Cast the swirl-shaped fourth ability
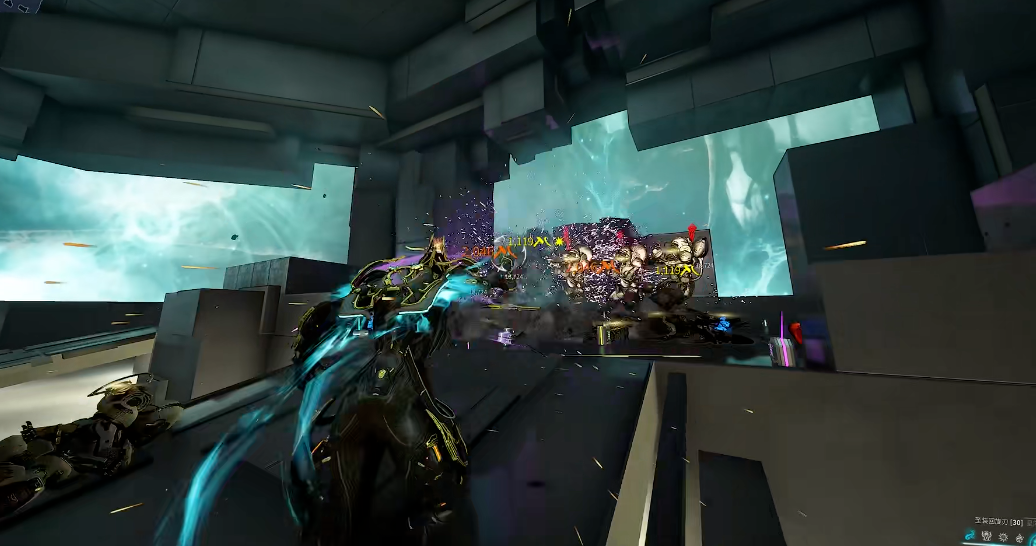 point(1021,537)
